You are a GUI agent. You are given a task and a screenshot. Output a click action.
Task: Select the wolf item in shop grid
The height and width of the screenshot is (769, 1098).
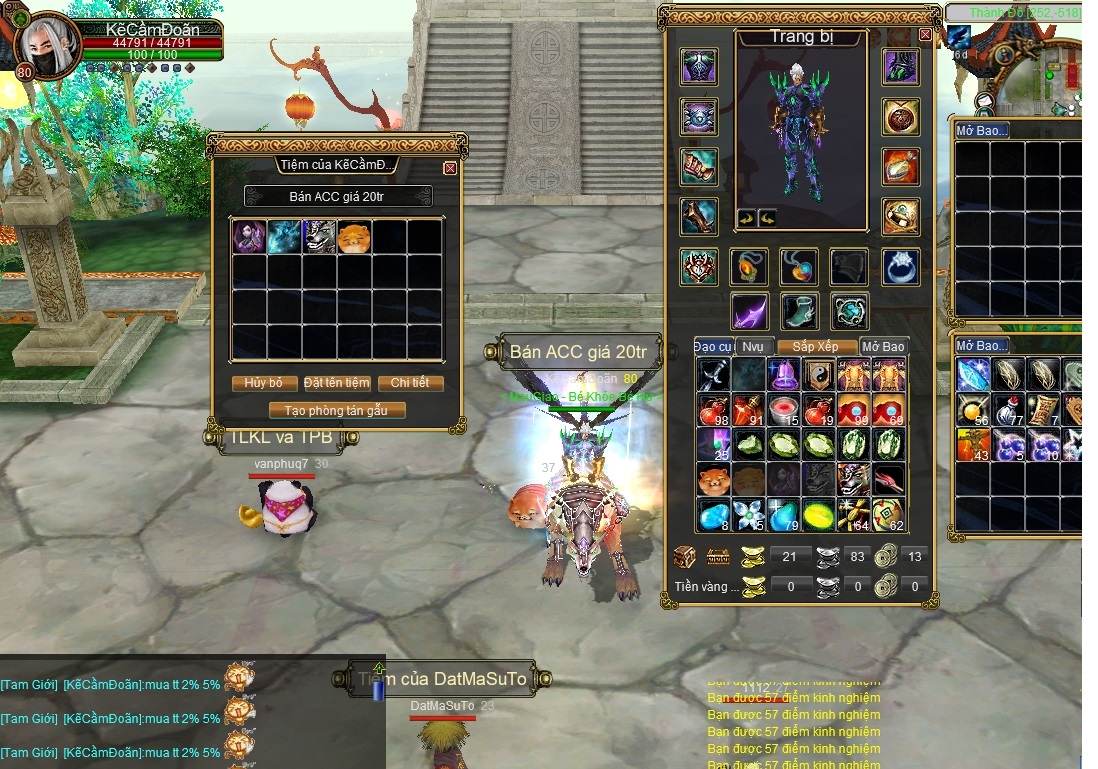pyautogui.click(x=320, y=237)
